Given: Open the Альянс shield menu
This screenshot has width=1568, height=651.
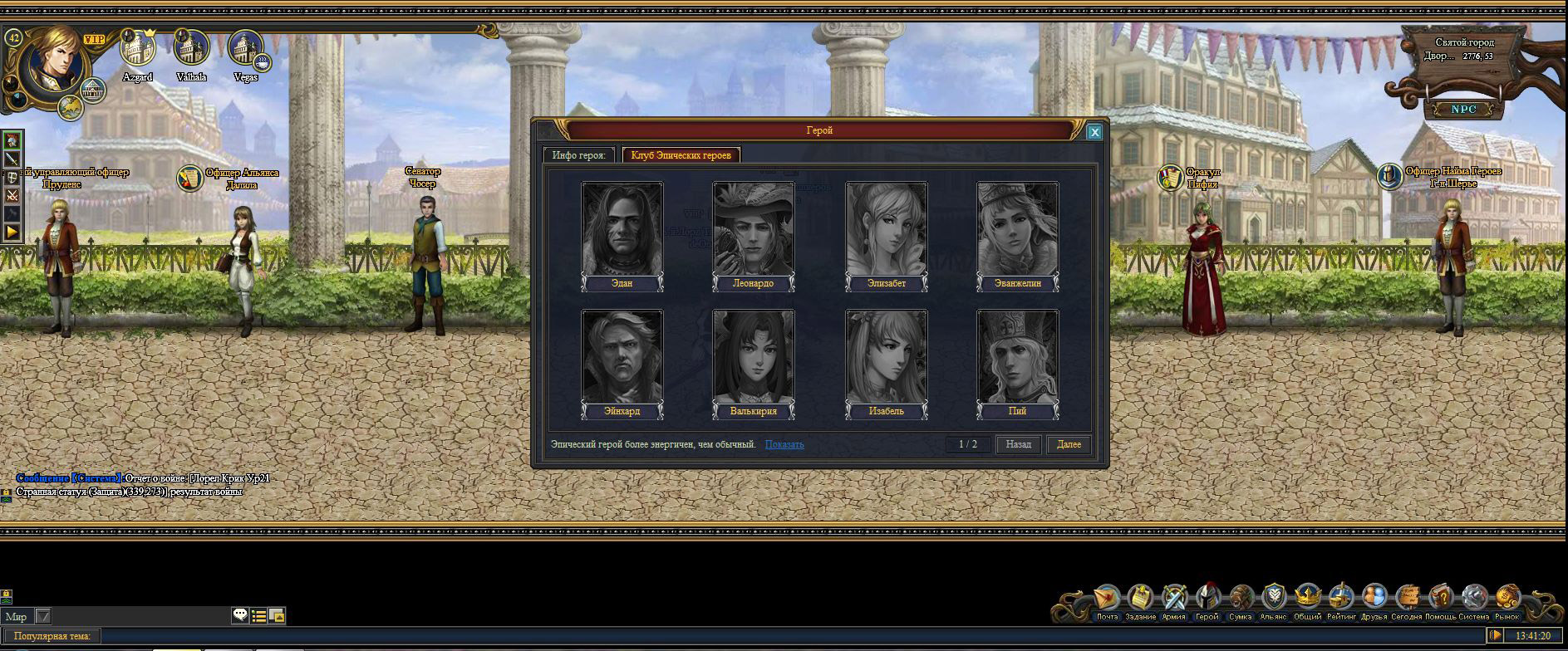Looking at the screenshot, I should click(x=1273, y=599).
